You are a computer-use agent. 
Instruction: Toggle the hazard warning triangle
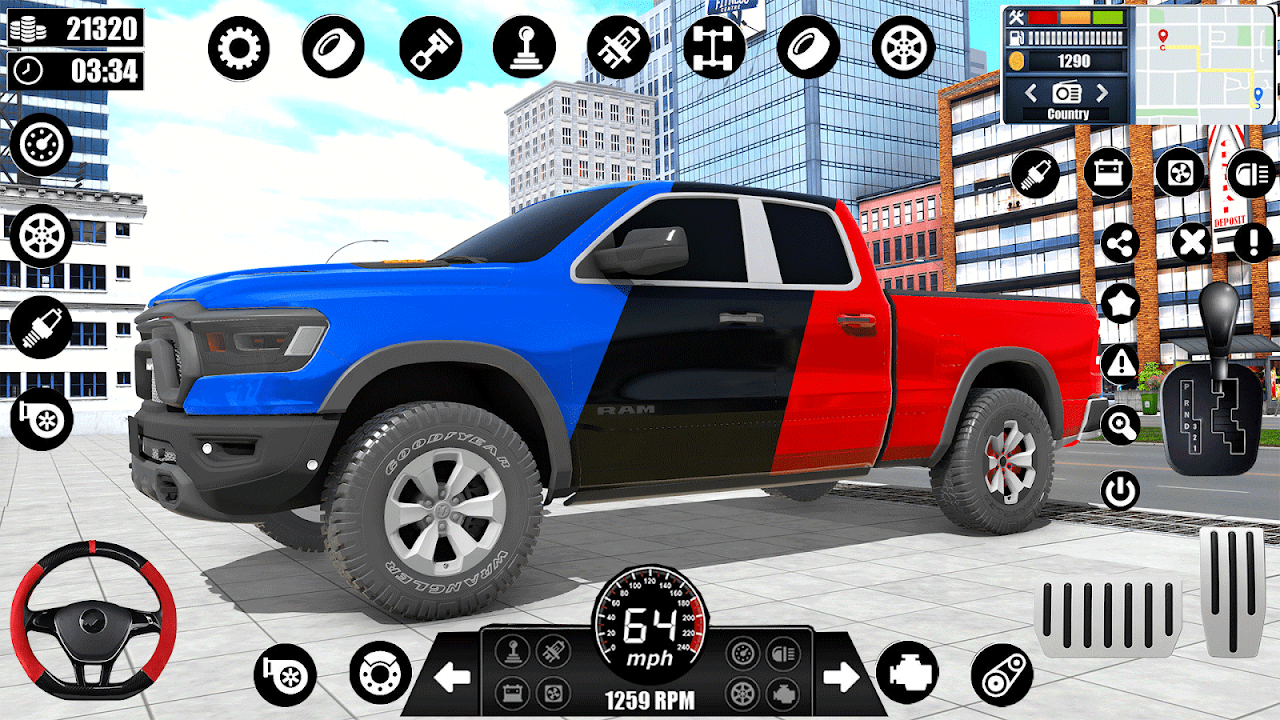pos(1120,363)
